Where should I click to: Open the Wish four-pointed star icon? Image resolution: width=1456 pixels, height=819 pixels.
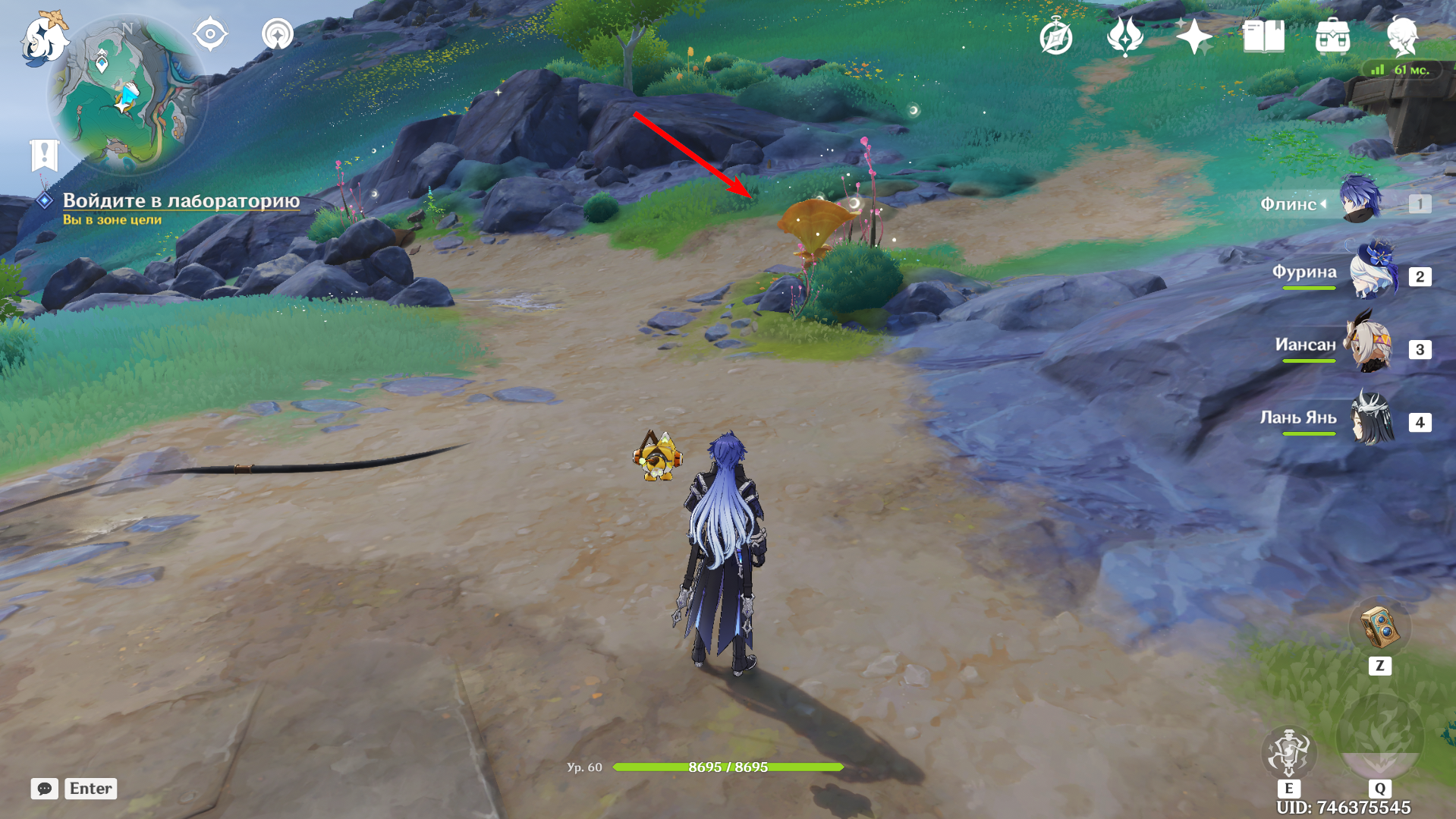[x=1193, y=36]
